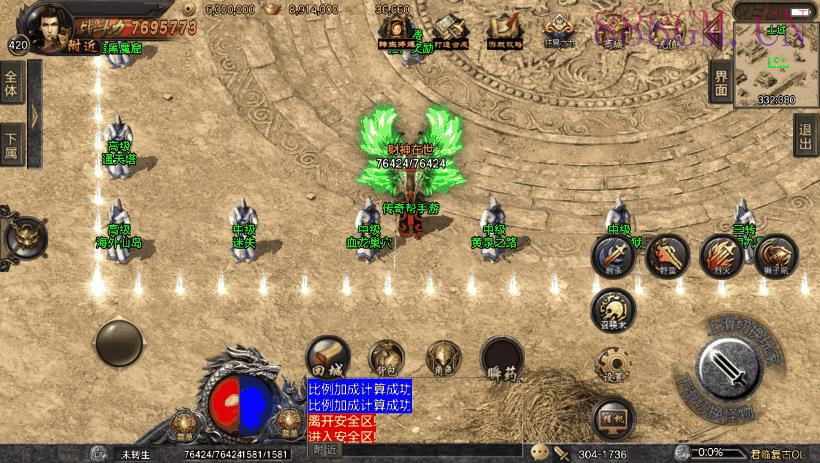Open the 背包 backpack
820x463 pixels.
pos(386,357)
